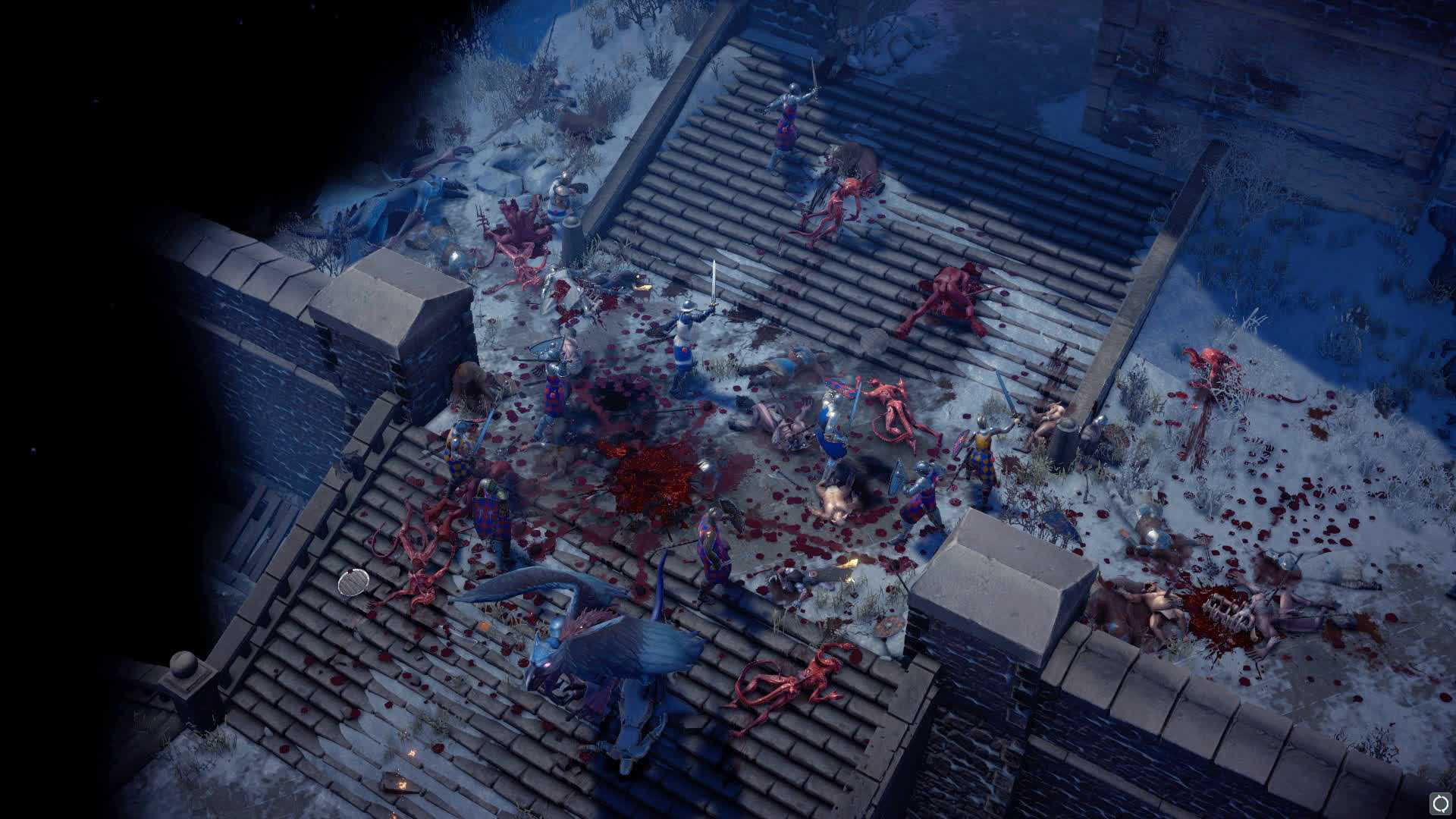Click the circular arrows refresh icon
Image resolution: width=1456 pixels, height=819 pixels.
(x=1440, y=802)
